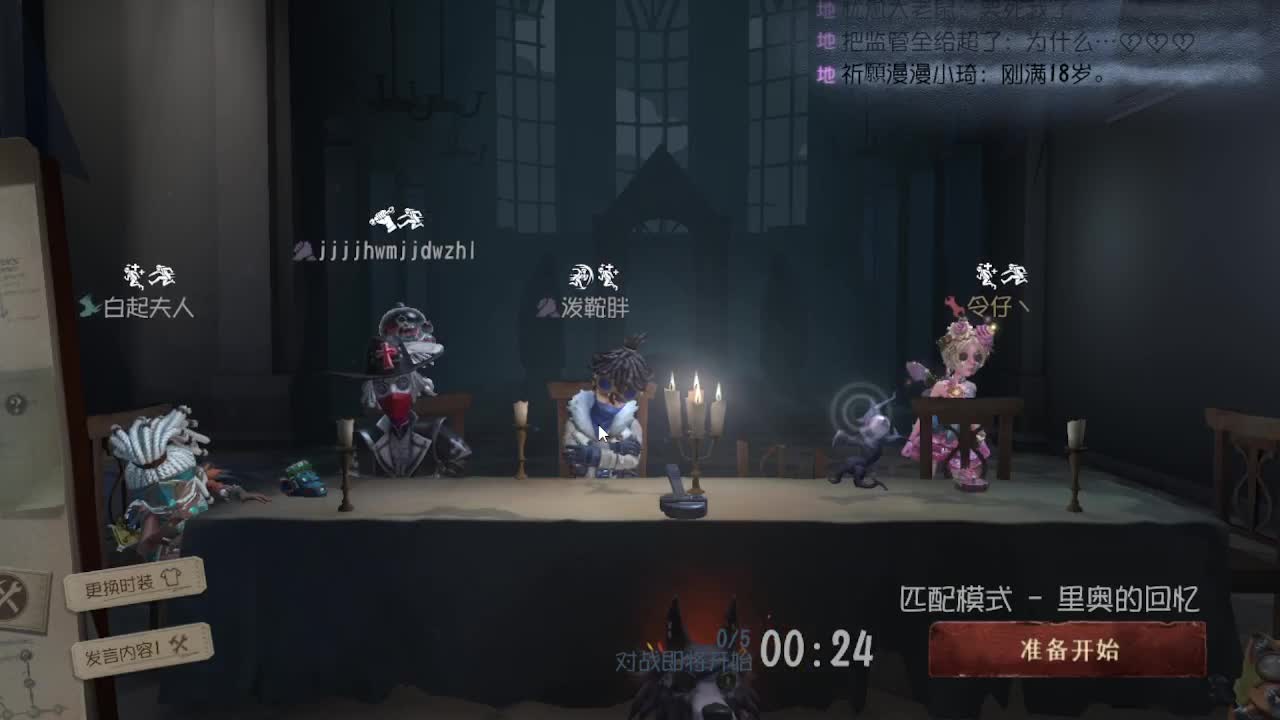Select the talent tree diagram bottom left

26,689
